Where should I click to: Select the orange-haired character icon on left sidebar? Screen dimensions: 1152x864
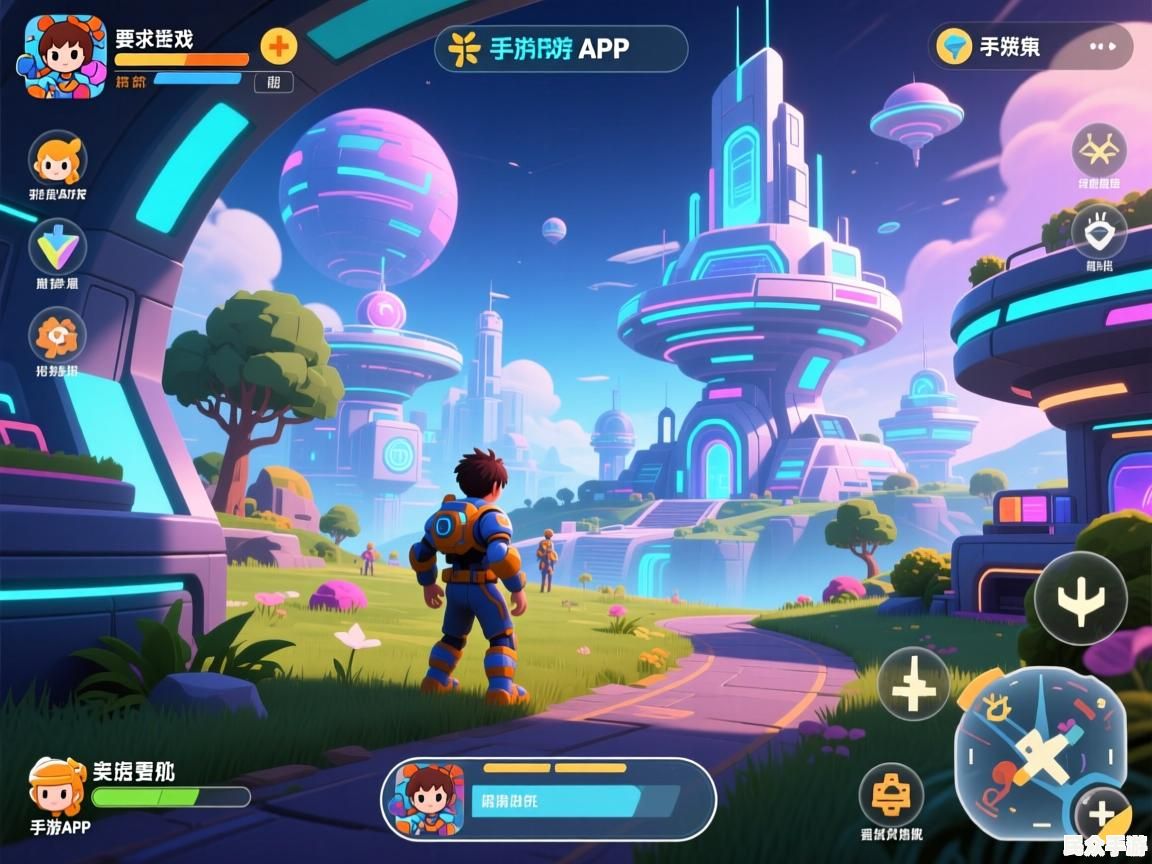[x=58, y=158]
